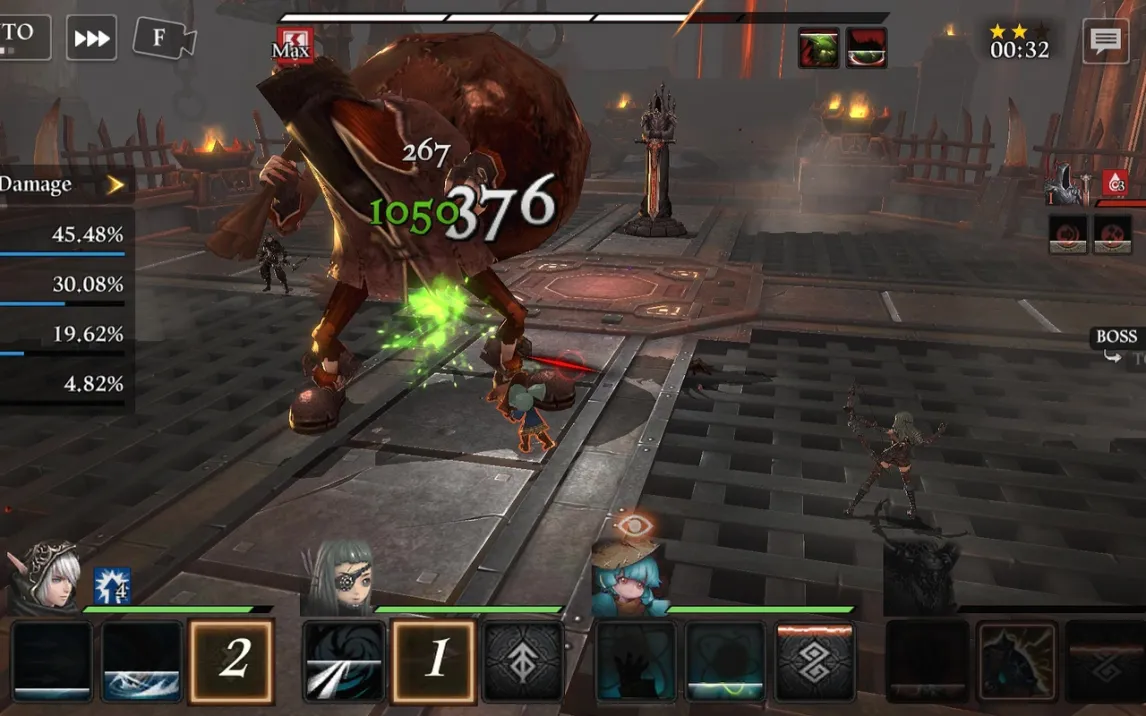The width and height of the screenshot is (1146, 716).
Task: Trigger the knot-rune skill with orange glow
Action: point(815,660)
